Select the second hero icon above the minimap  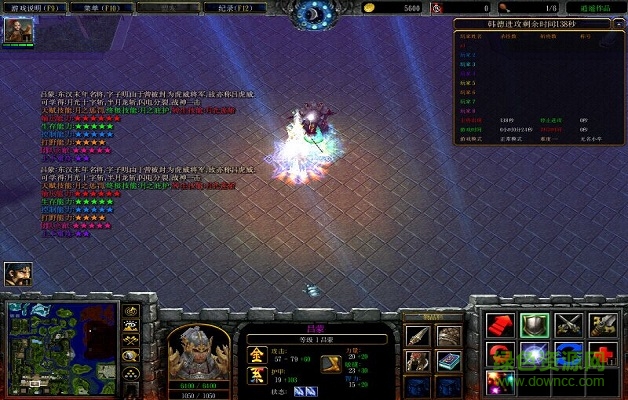(x=18, y=273)
